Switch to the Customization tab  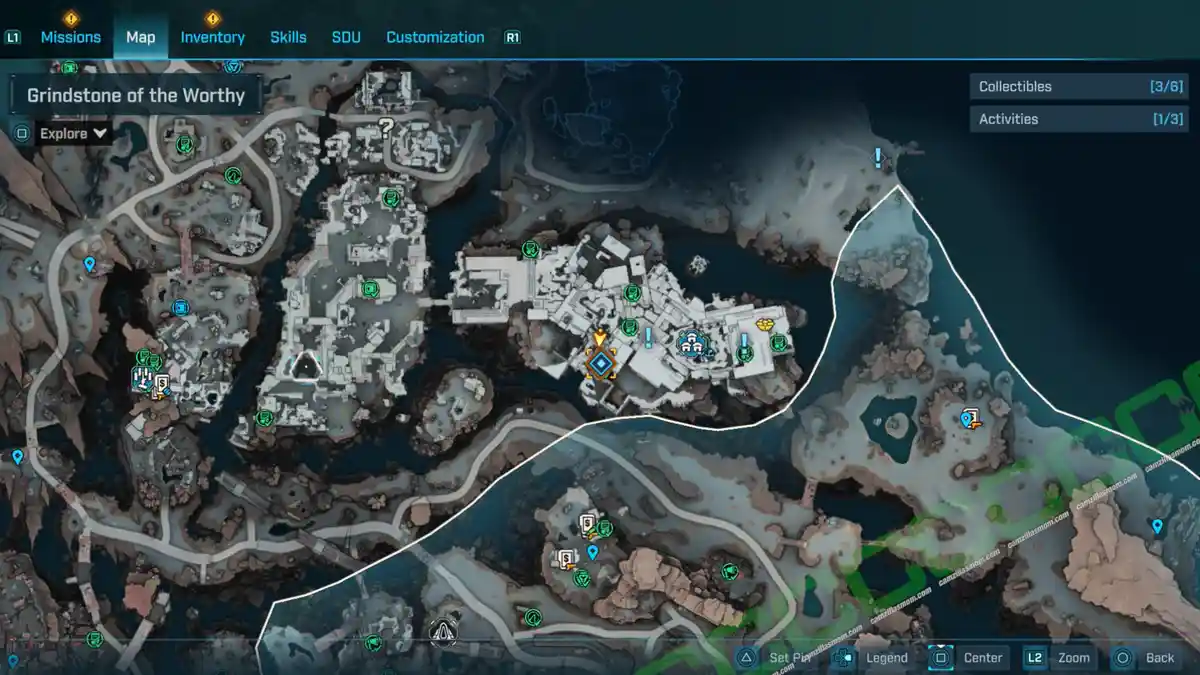pyautogui.click(x=435, y=37)
